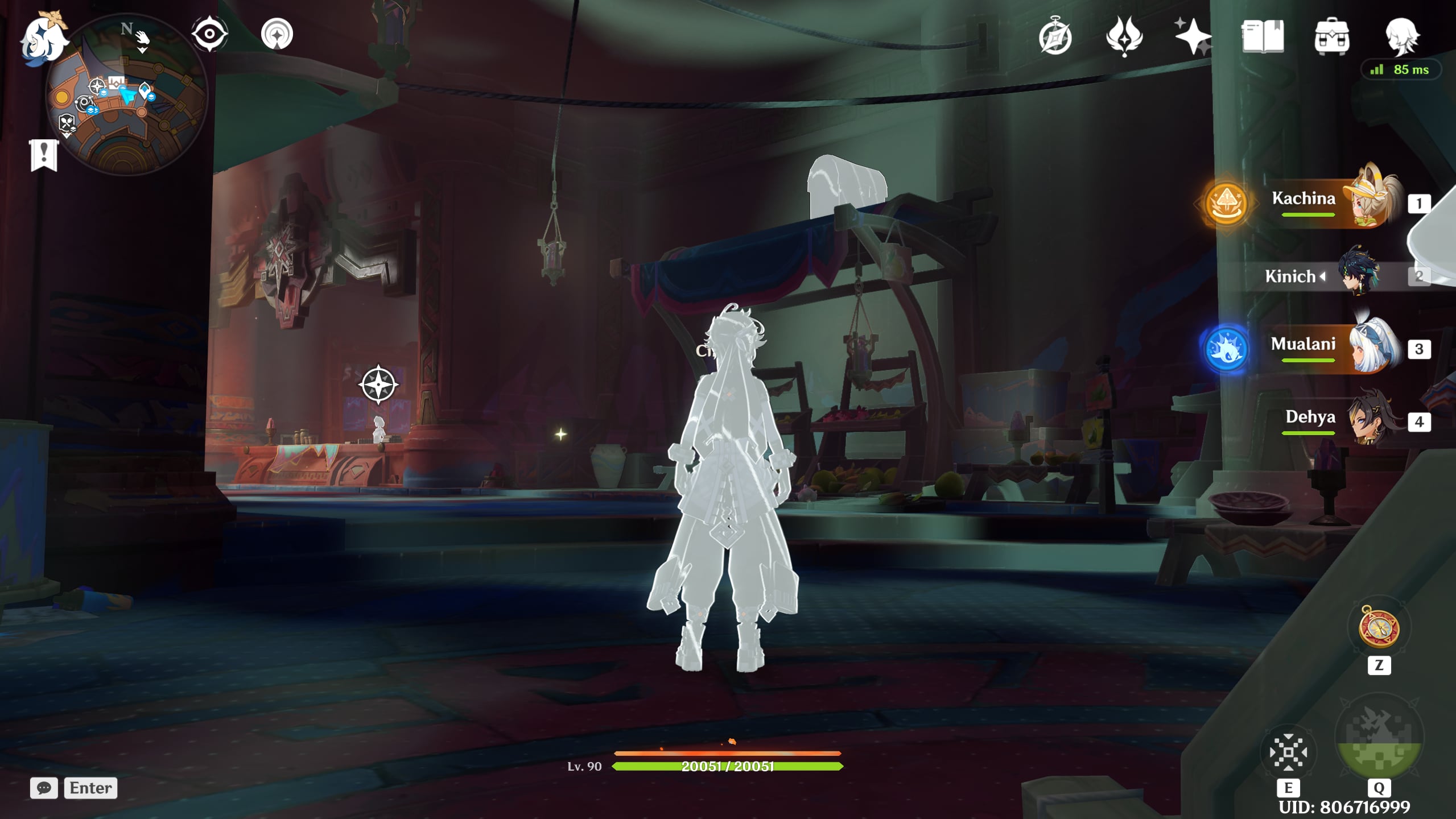The width and height of the screenshot is (1456, 819).
Task: Open the chat with the Enter button
Action: pyautogui.click(x=90, y=788)
